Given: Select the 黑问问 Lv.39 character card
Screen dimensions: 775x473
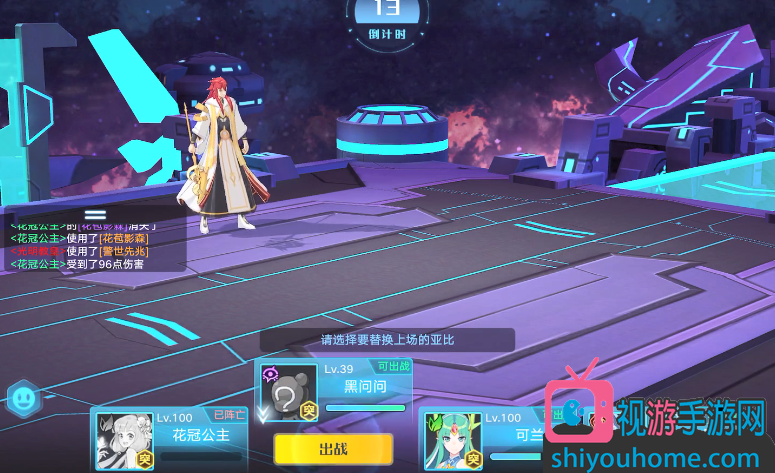Looking at the screenshot, I should 334,390.
